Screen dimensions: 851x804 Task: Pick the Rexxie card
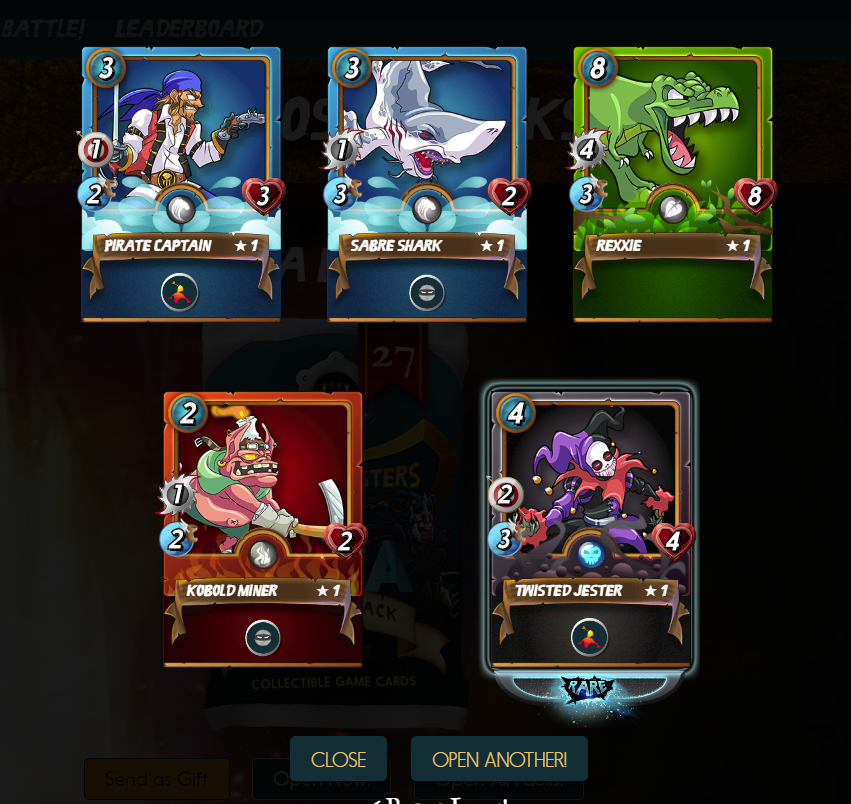tap(673, 185)
